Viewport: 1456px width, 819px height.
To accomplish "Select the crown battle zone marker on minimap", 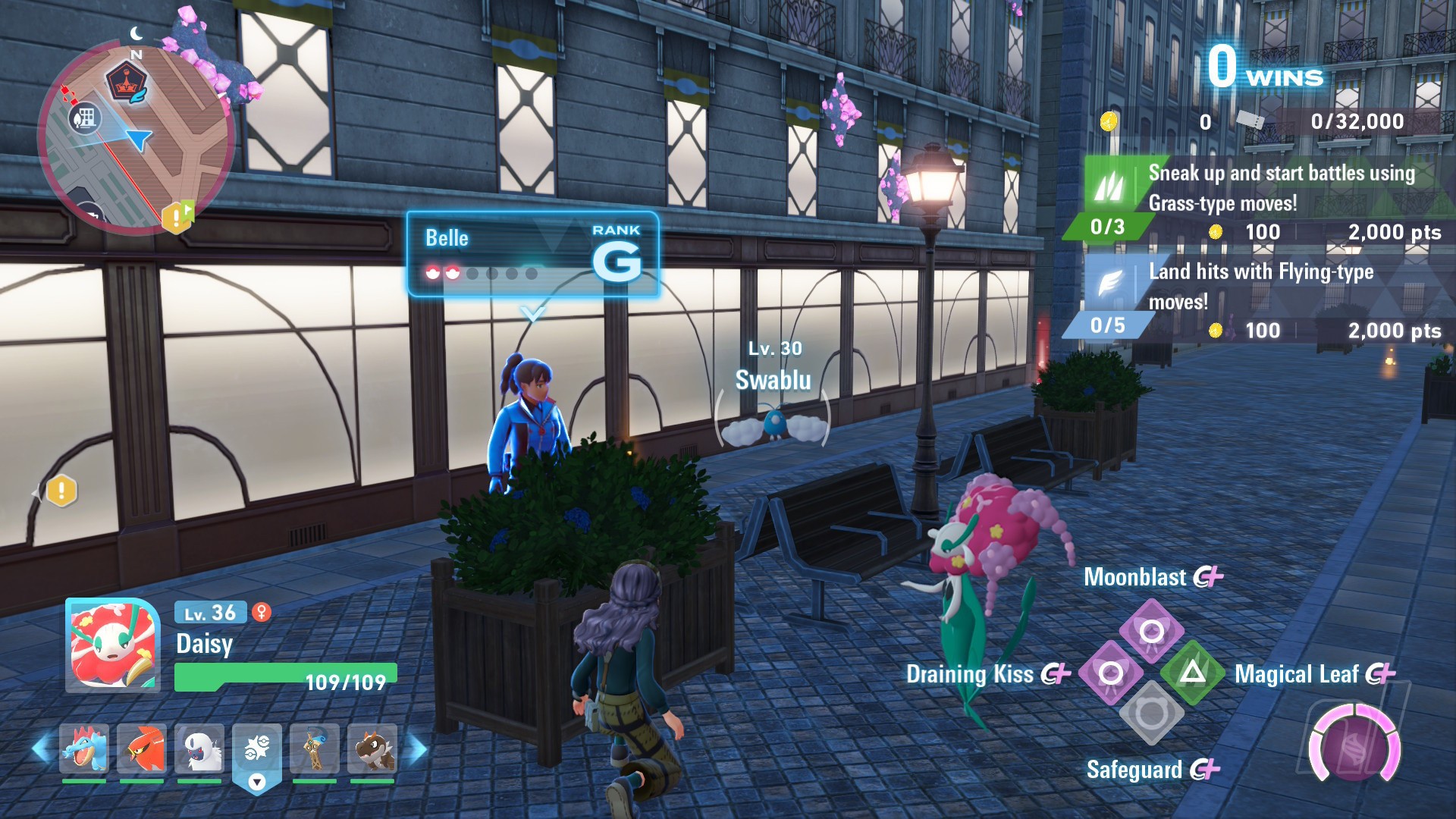I will (x=125, y=82).
